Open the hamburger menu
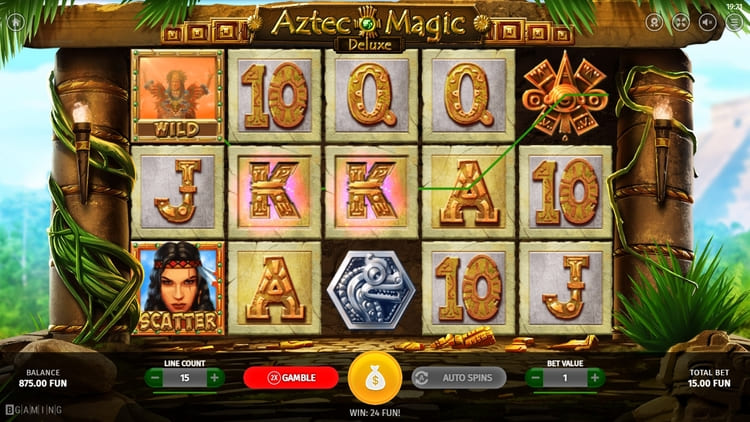750x422 pixels. pyautogui.click(x=732, y=21)
